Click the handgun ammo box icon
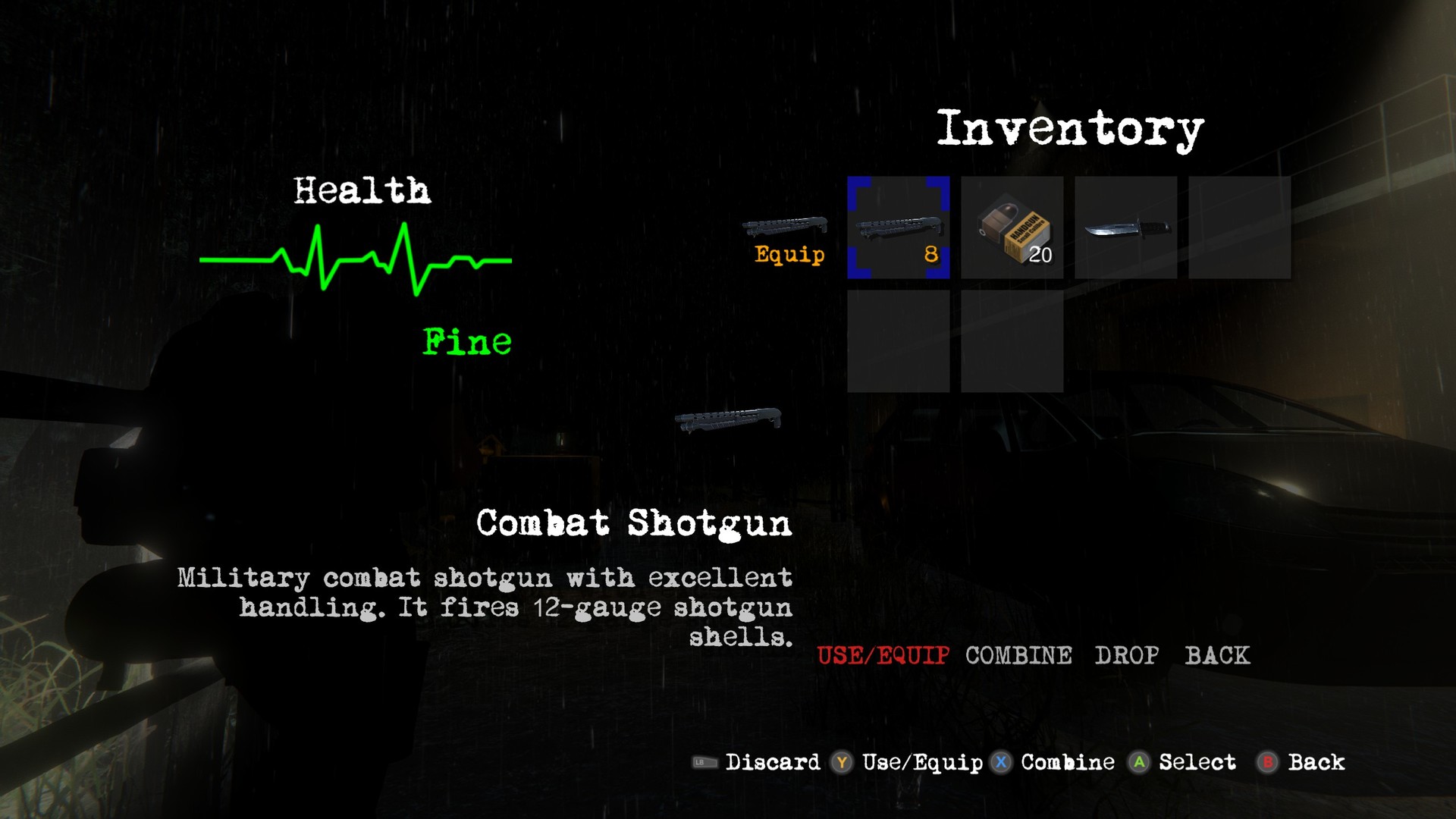This screenshot has height=819, width=1456. (1012, 227)
